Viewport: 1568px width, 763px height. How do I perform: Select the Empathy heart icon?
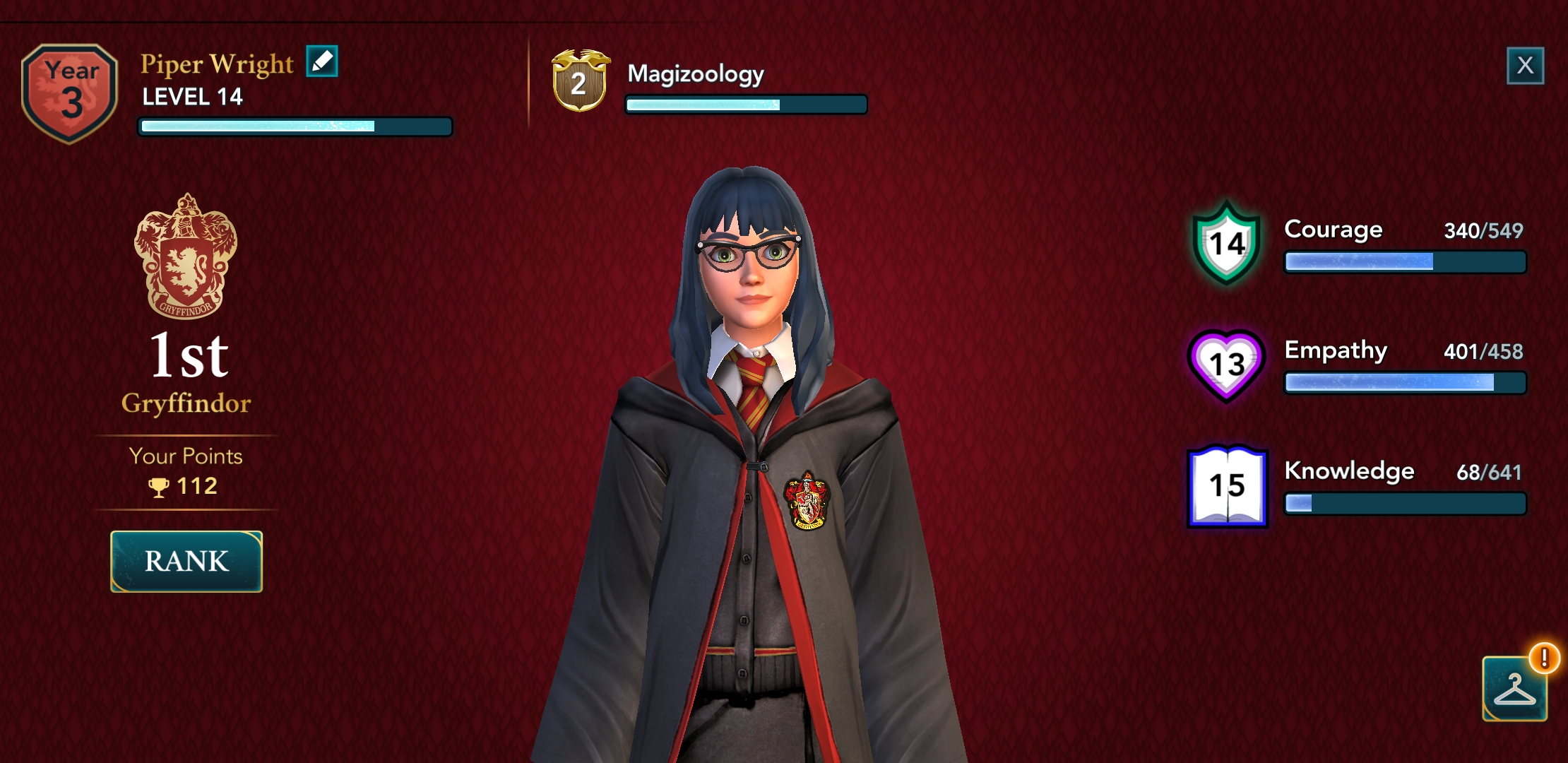coord(1227,365)
